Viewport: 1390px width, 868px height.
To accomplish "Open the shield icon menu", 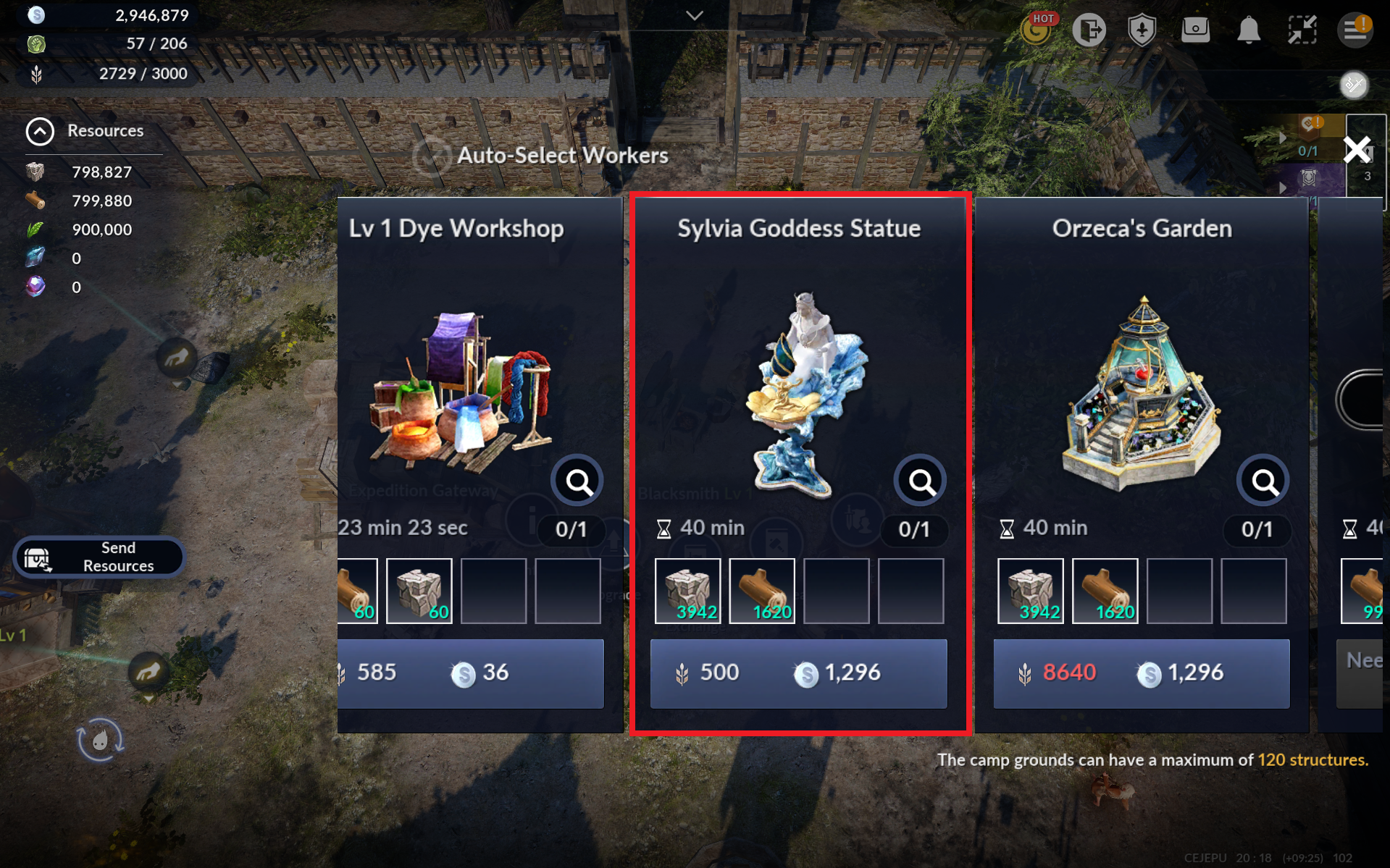I will pos(1142,30).
